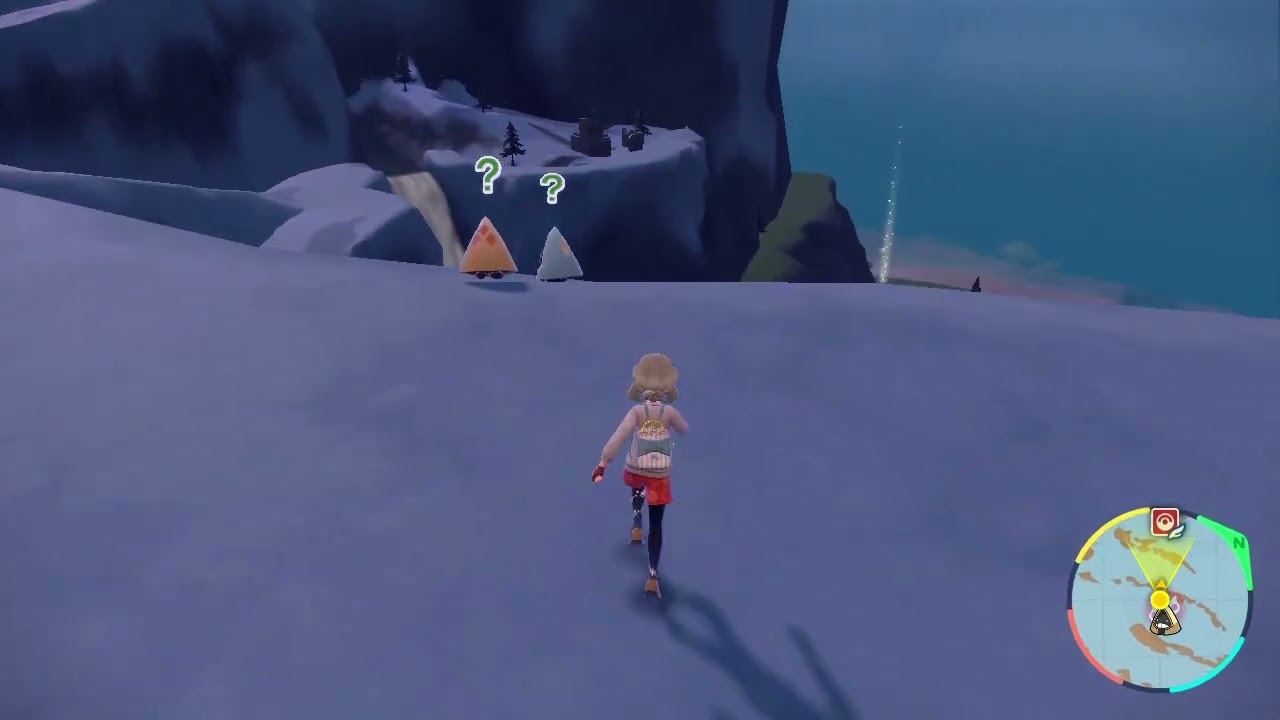Viewport: 1280px width, 720px height.
Task: Click the green N compass indicator
Action: coord(1238,541)
